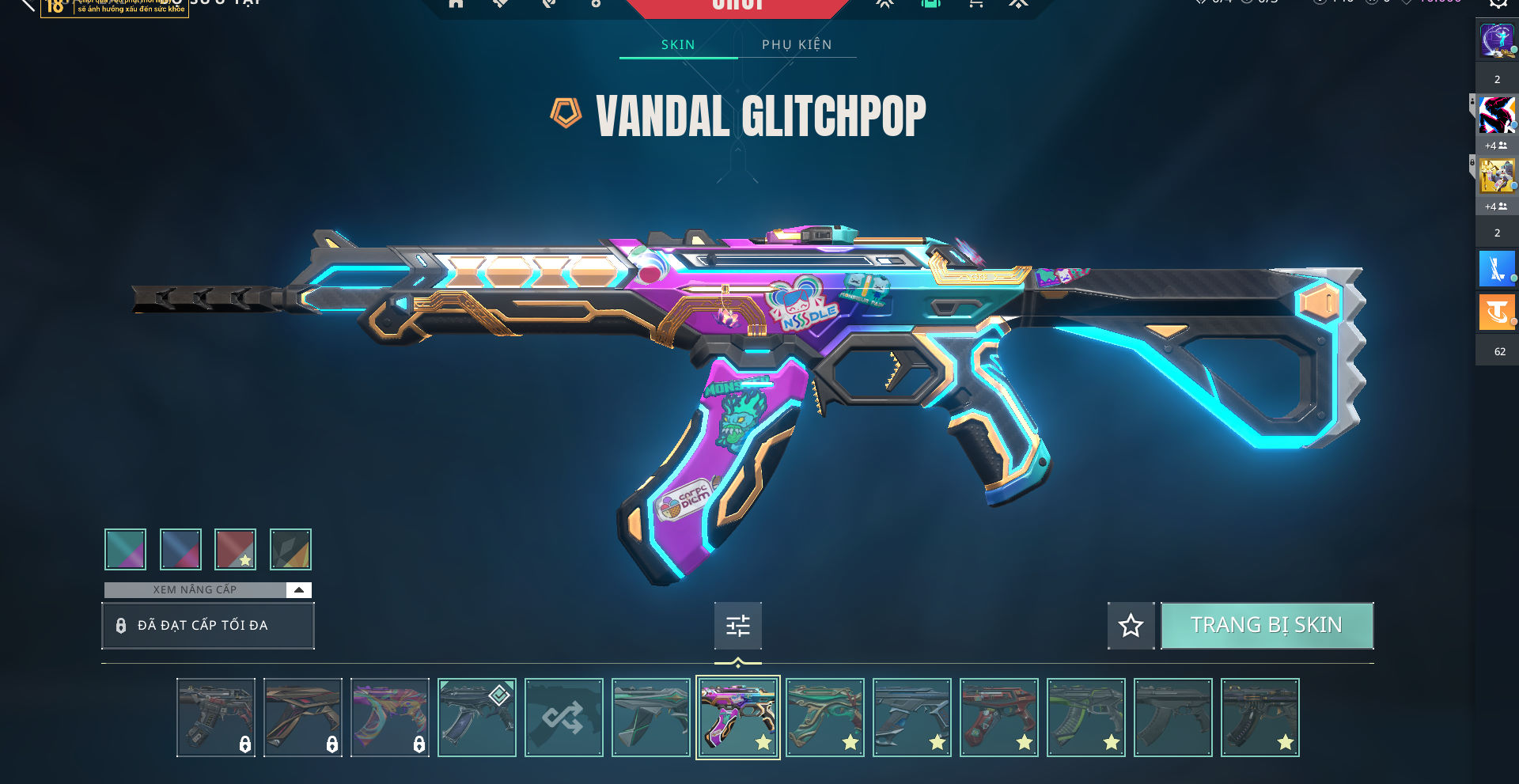This screenshot has width=1519, height=784.
Task: Open the filter sliders button
Action: coord(737,626)
